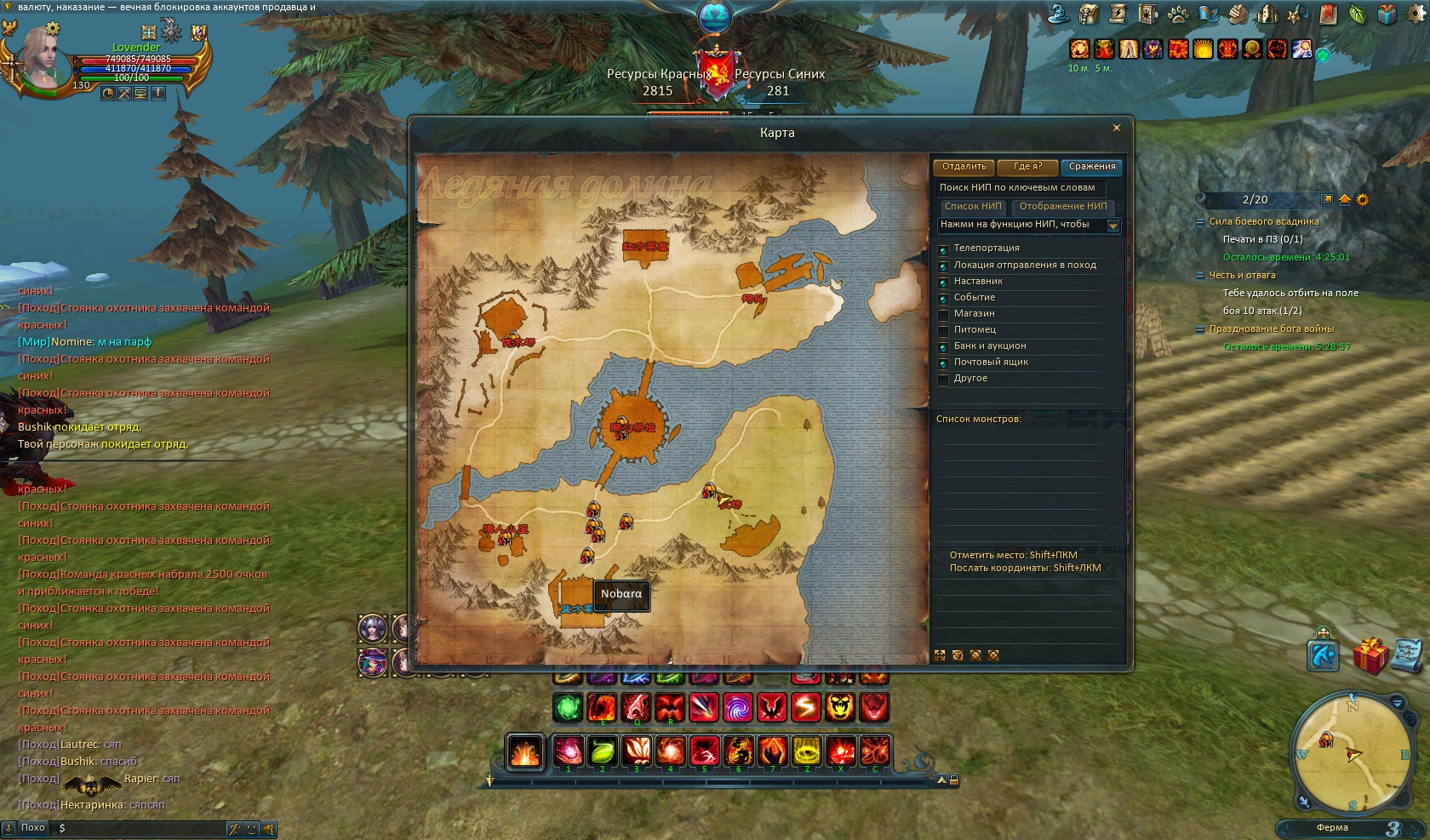The width and height of the screenshot is (1430, 840).
Task: Open the red gift box icon
Action: (x=1370, y=656)
